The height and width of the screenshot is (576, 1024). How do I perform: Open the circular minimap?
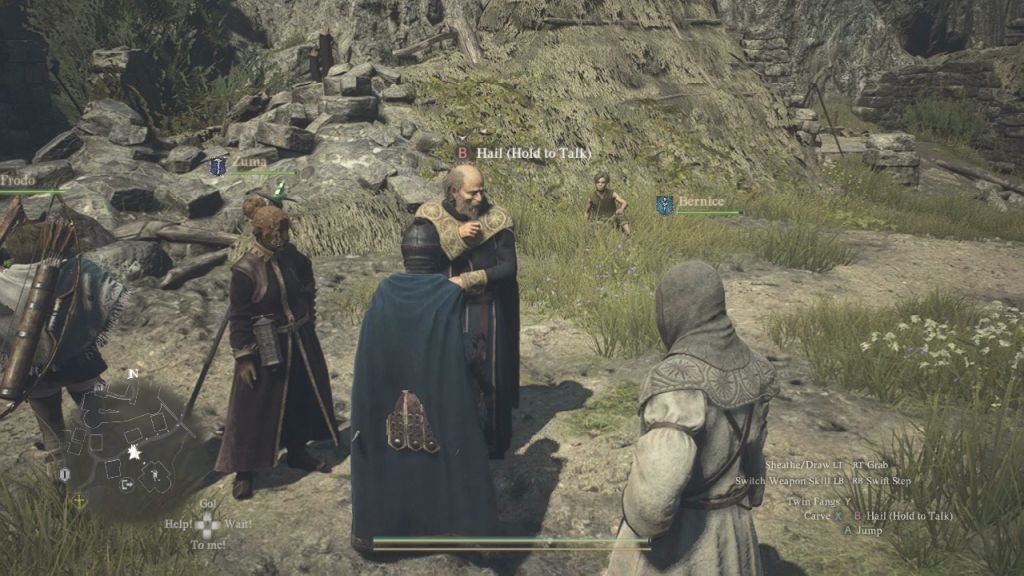click(129, 440)
